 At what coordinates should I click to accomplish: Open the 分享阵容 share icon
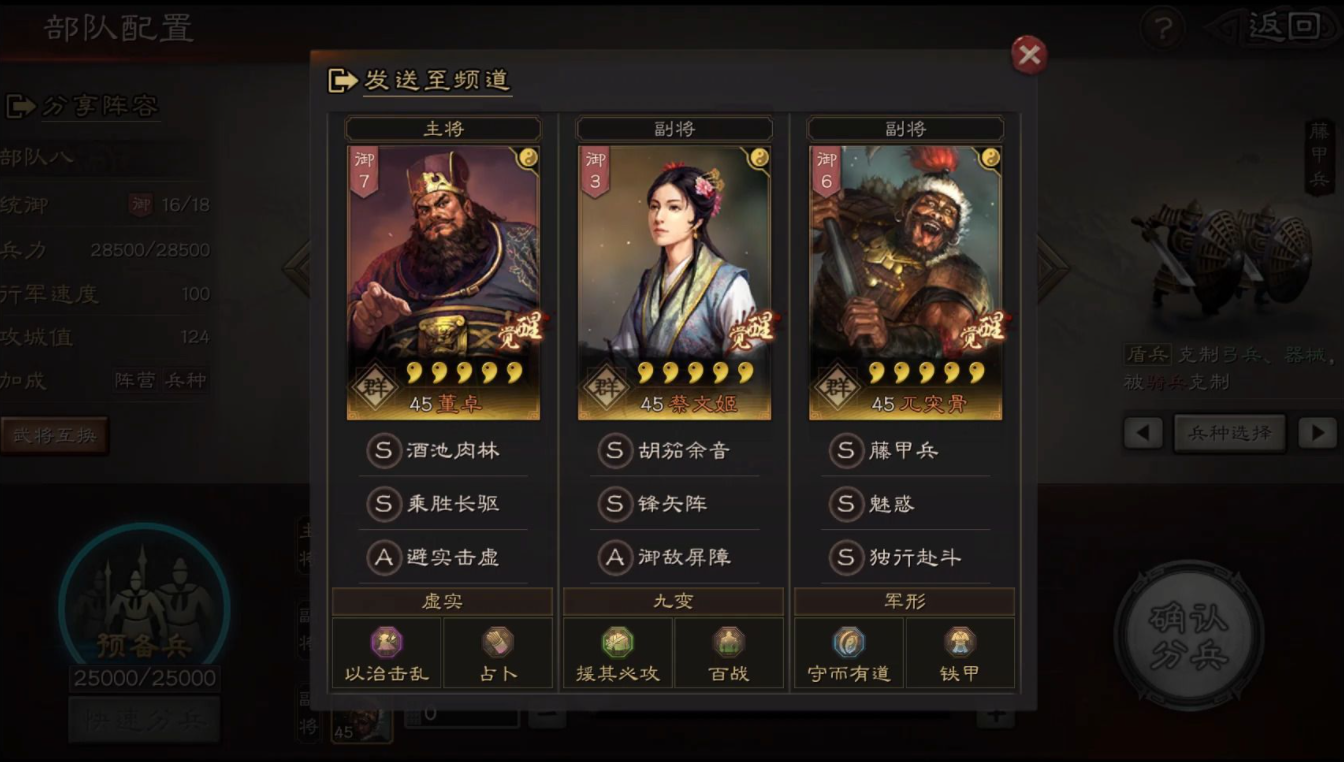[22, 104]
